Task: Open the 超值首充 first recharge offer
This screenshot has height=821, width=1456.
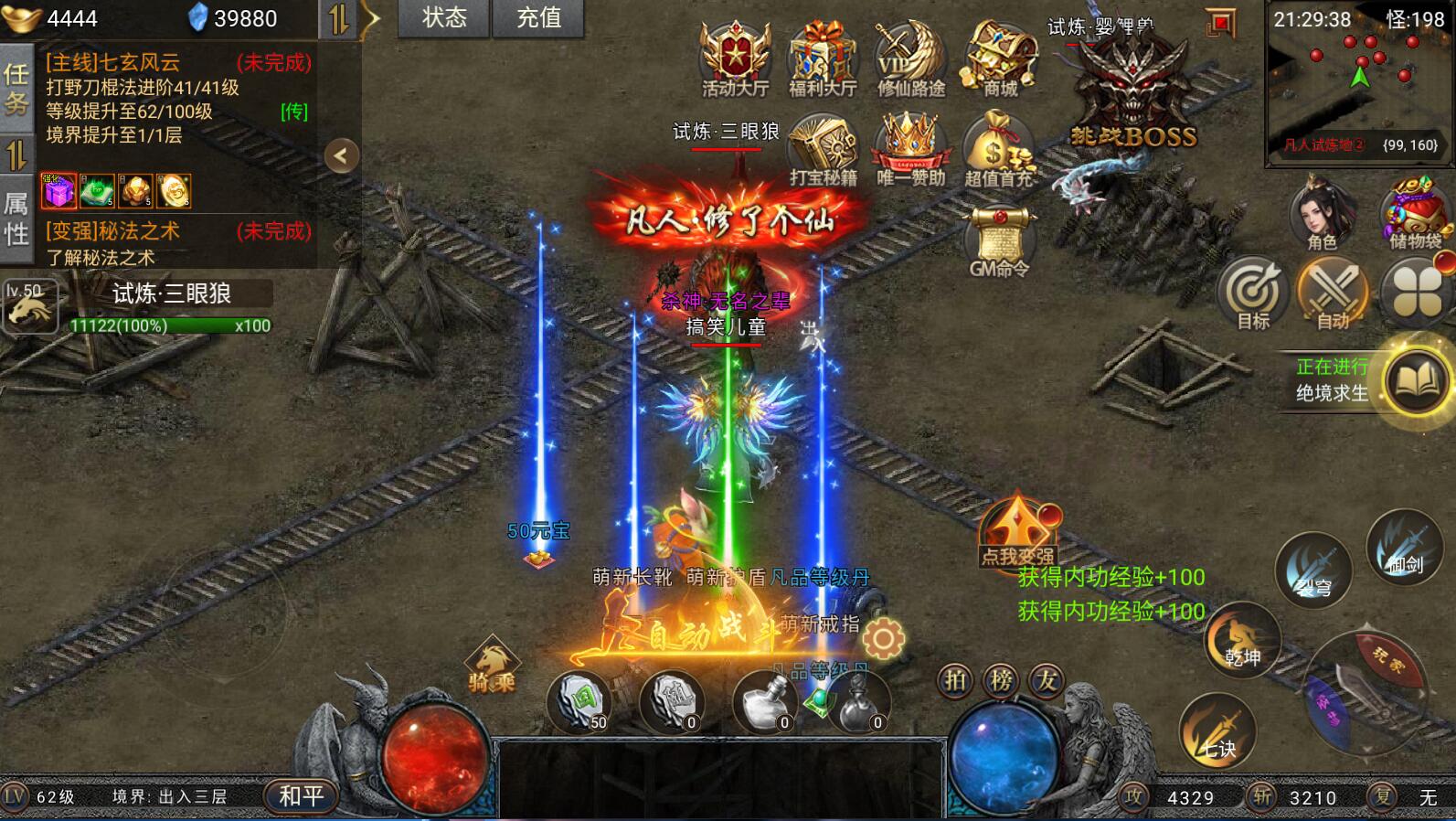Action: 999,149
